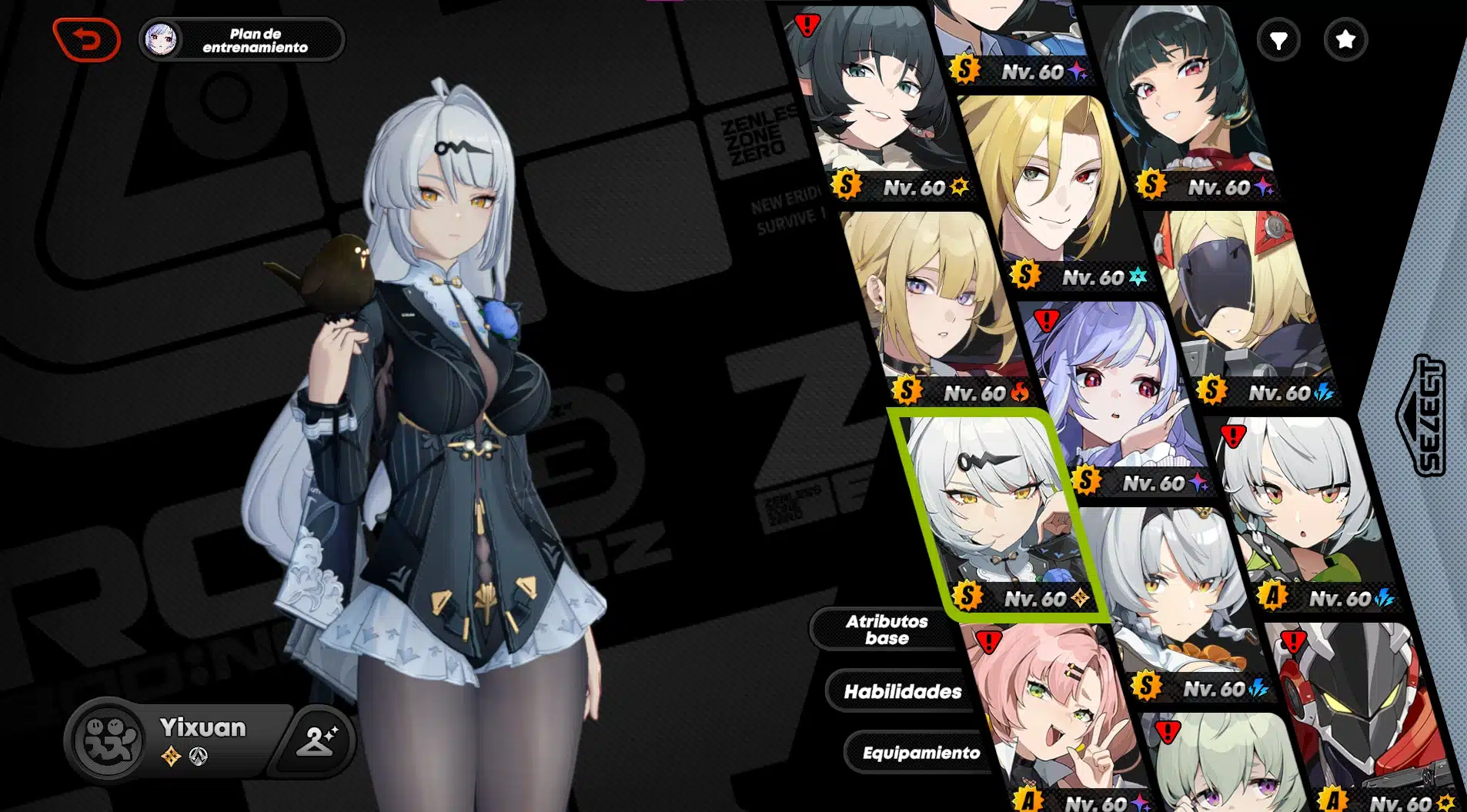Open the agent switch icon beside Yixuan

(x=316, y=740)
